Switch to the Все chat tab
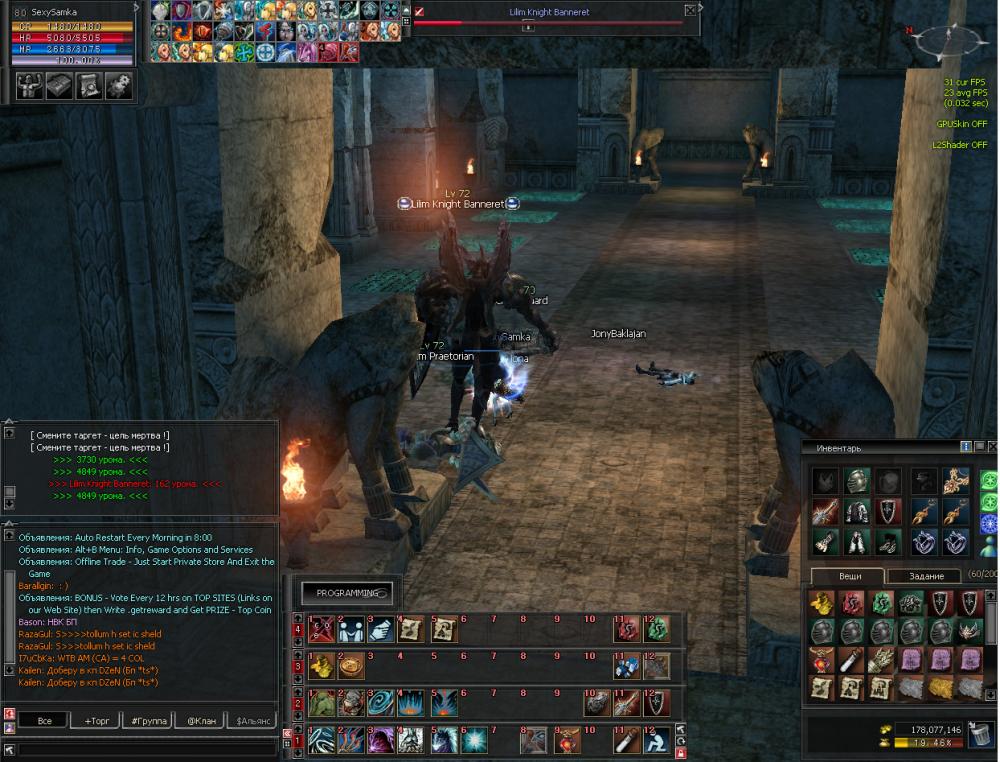Image resolution: width=1000 pixels, height=762 pixels. [x=44, y=720]
